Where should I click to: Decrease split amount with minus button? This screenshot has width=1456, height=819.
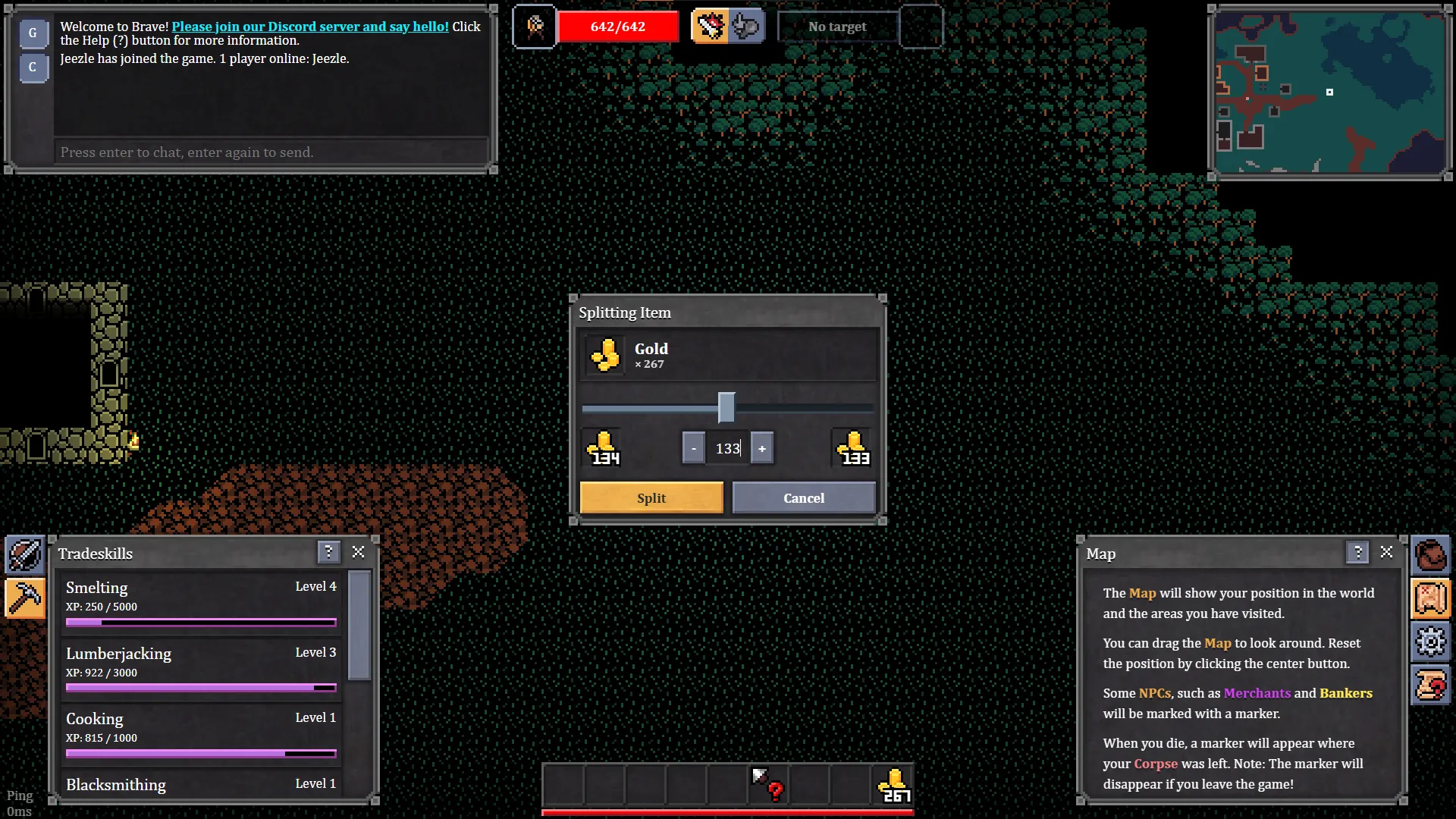693,448
